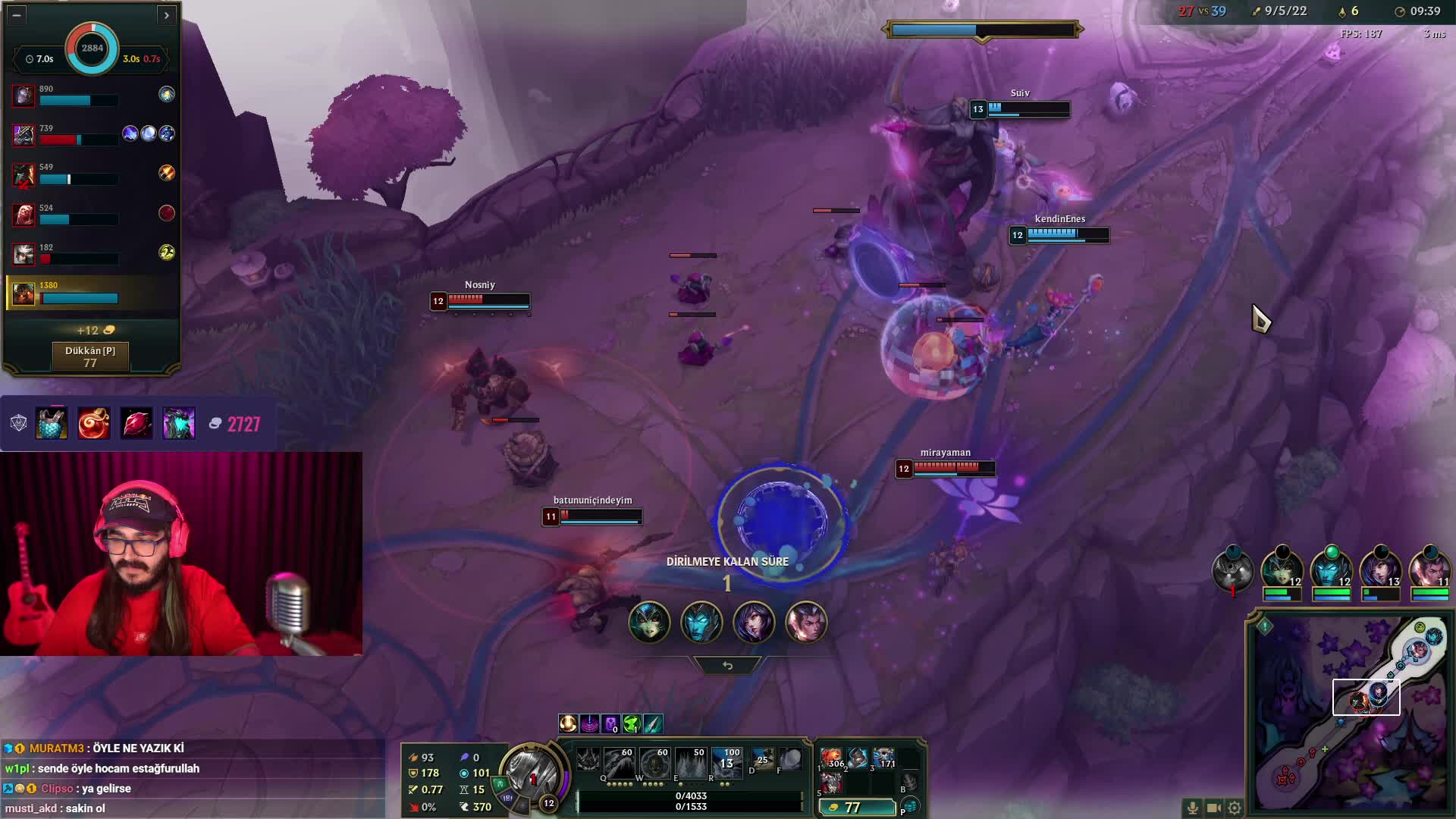
Task: Select the third inventory item with 171 counter
Action: point(883,758)
